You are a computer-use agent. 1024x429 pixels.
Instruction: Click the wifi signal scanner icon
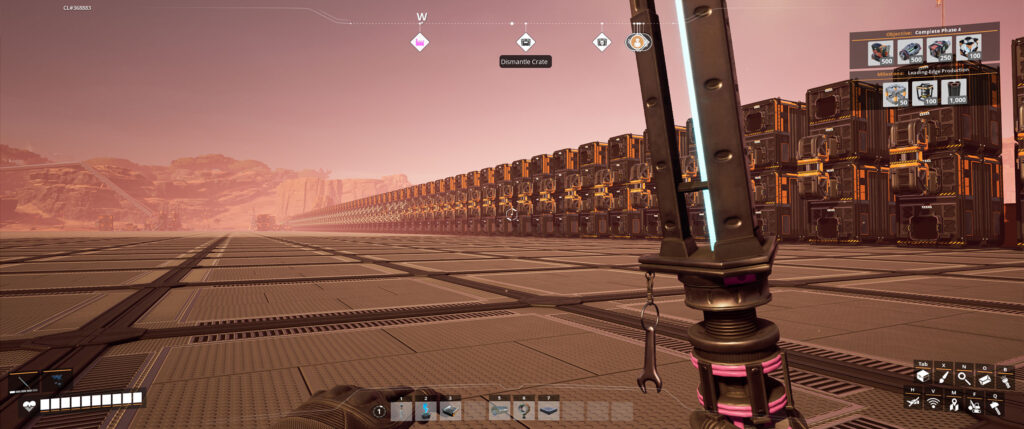pos(934,401)
